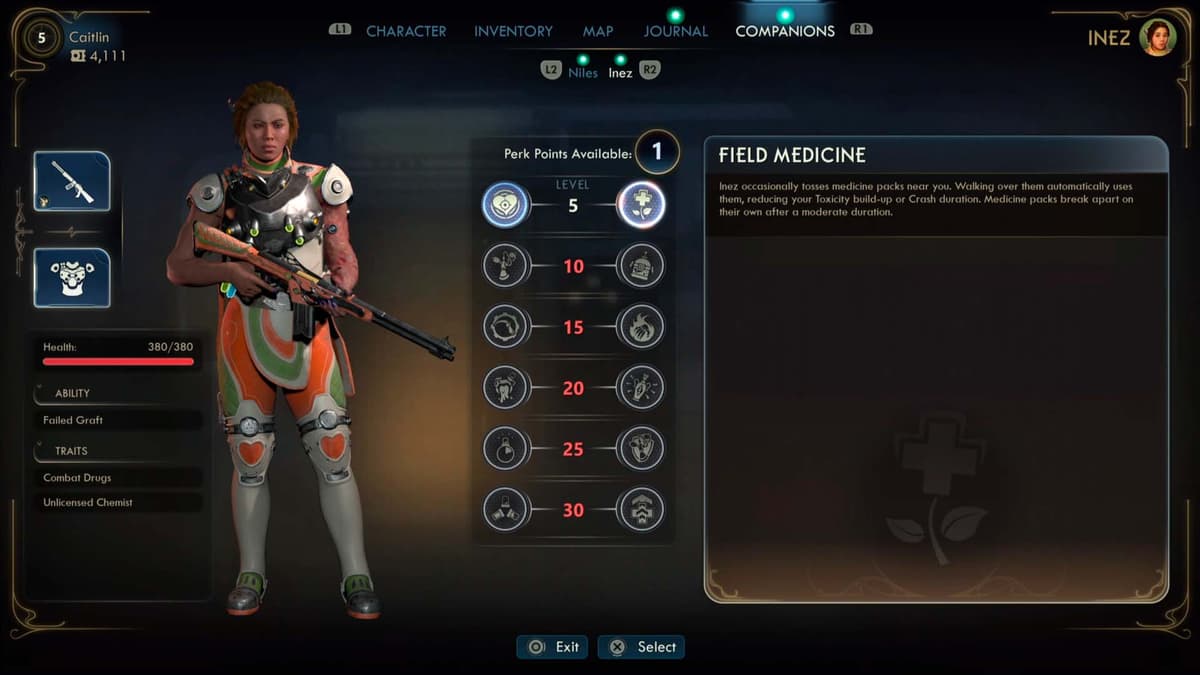The width and height of the screenshot is (1200, 675).
Task: Go to the Map tab
Action: point(598,31)
